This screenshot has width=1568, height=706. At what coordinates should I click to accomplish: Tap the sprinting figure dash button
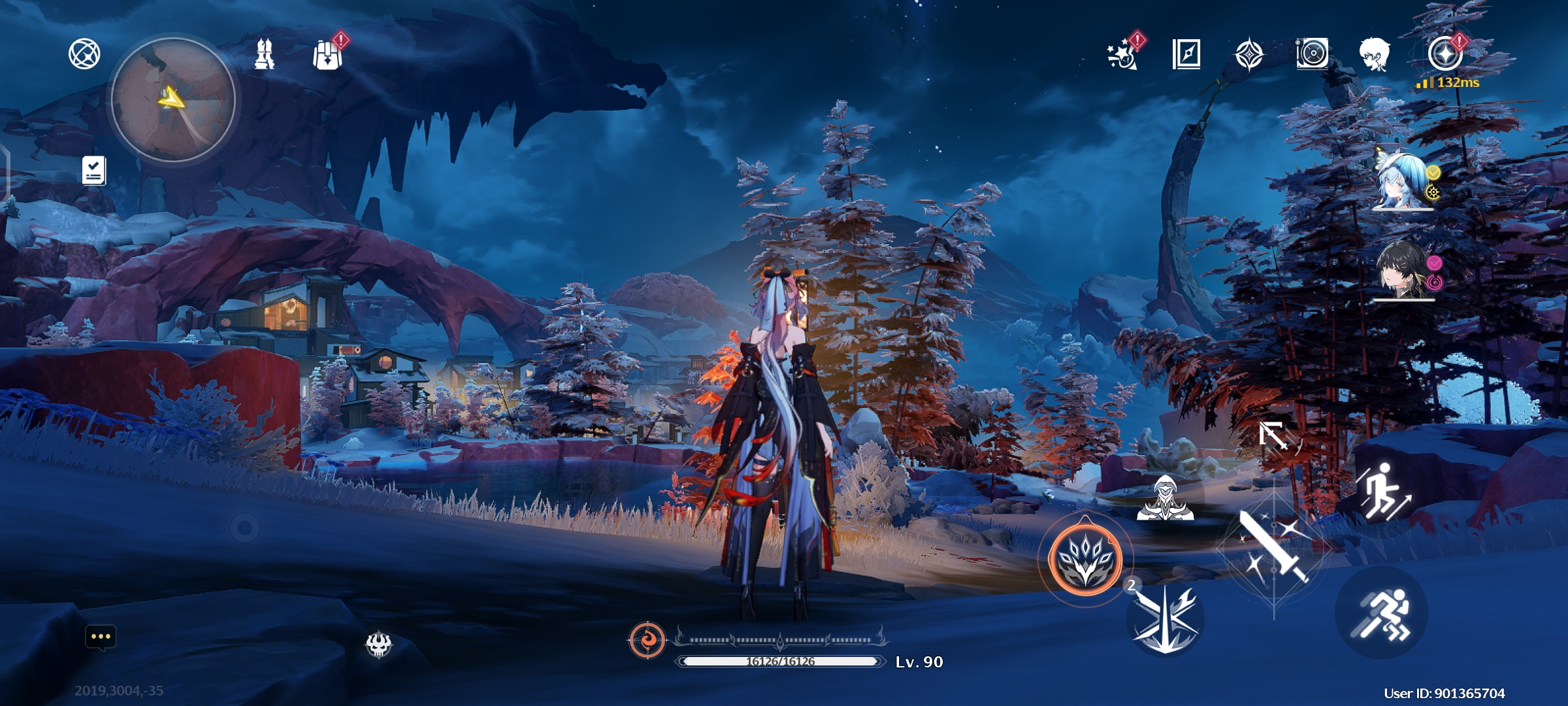[1382, 613]
